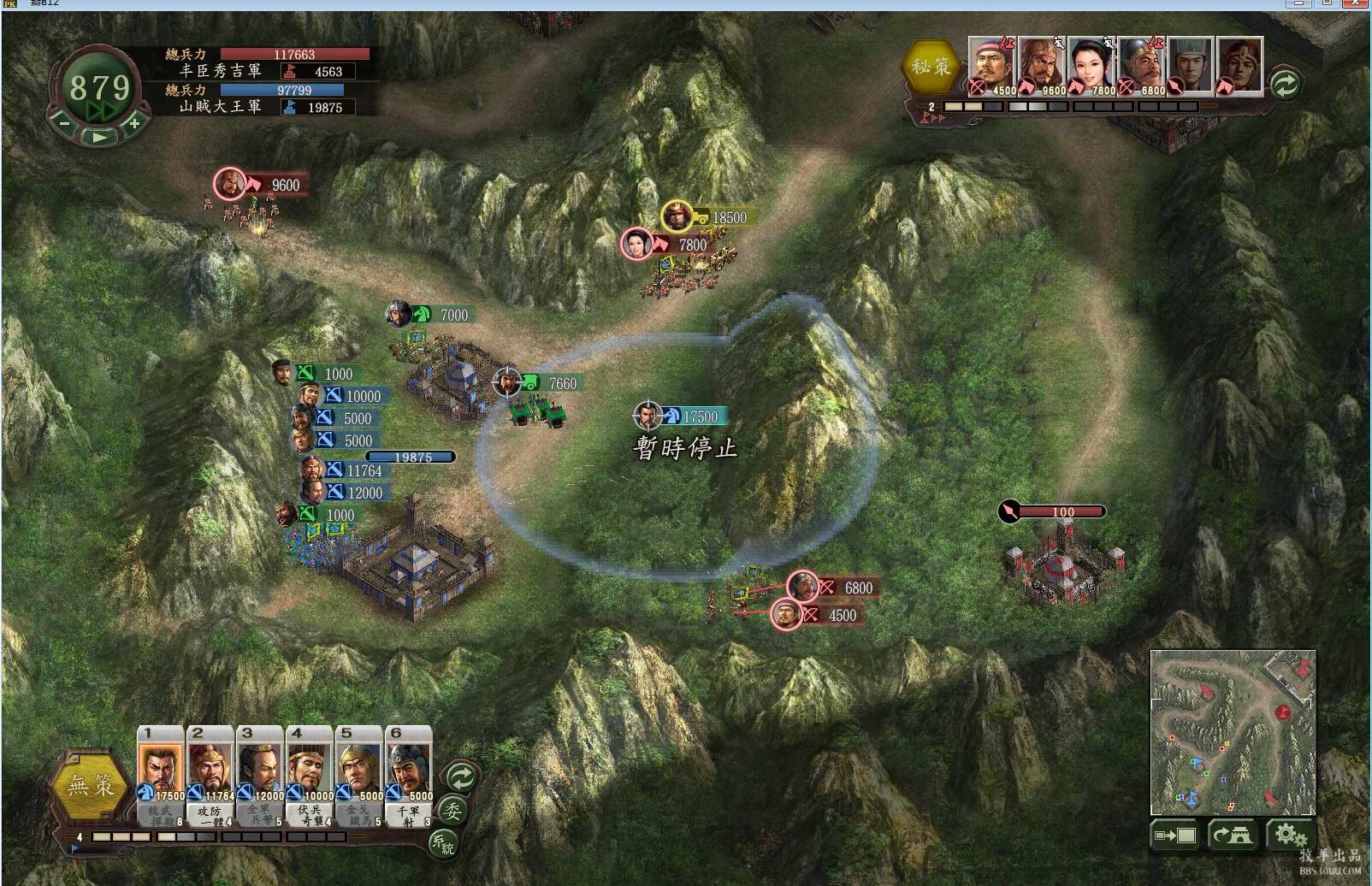Decrease game speed with the minus button
1372x886 pixels.
(x=64, y=124)
